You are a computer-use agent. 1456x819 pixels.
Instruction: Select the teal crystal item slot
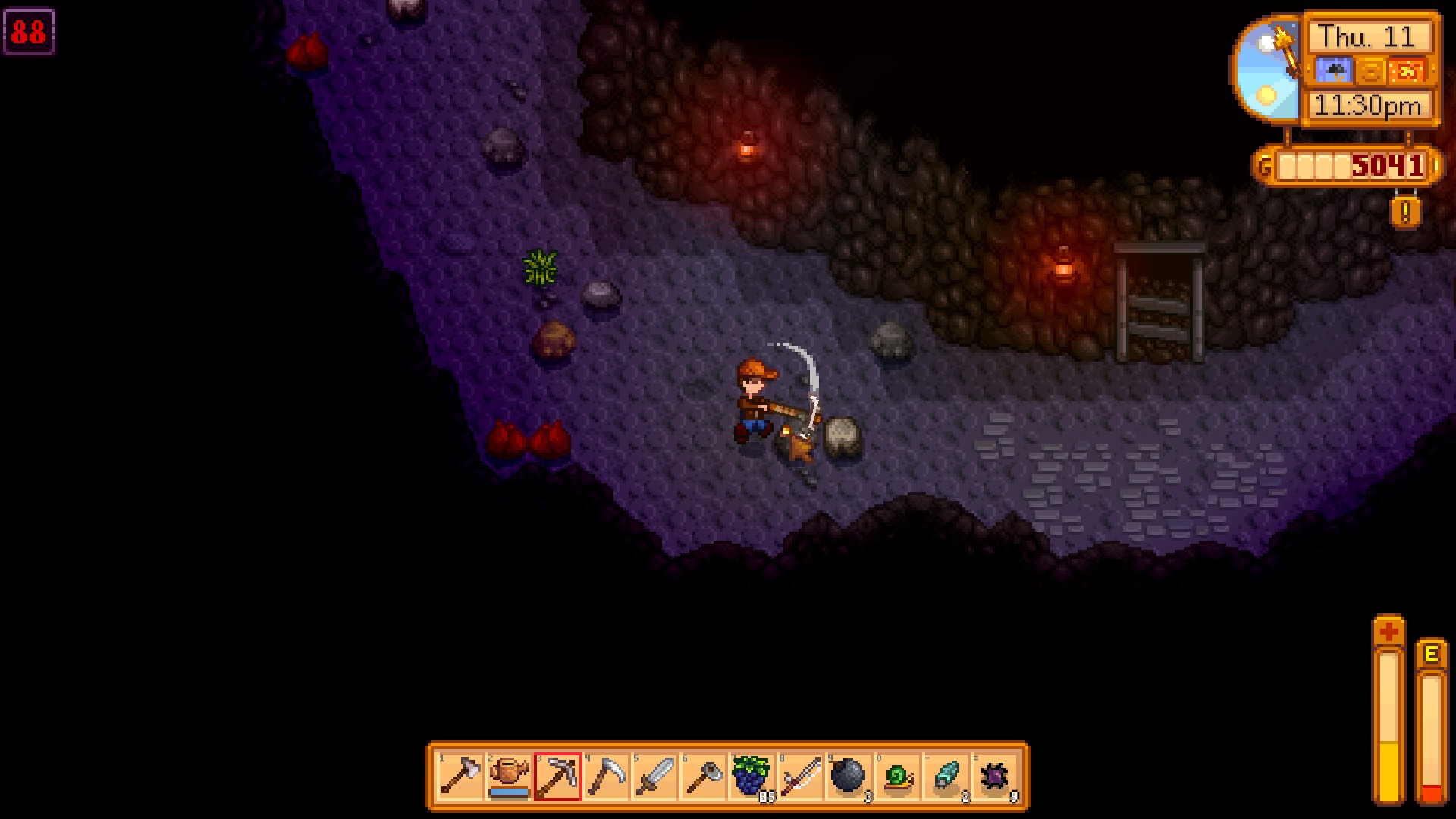click(x=946, y=777)
